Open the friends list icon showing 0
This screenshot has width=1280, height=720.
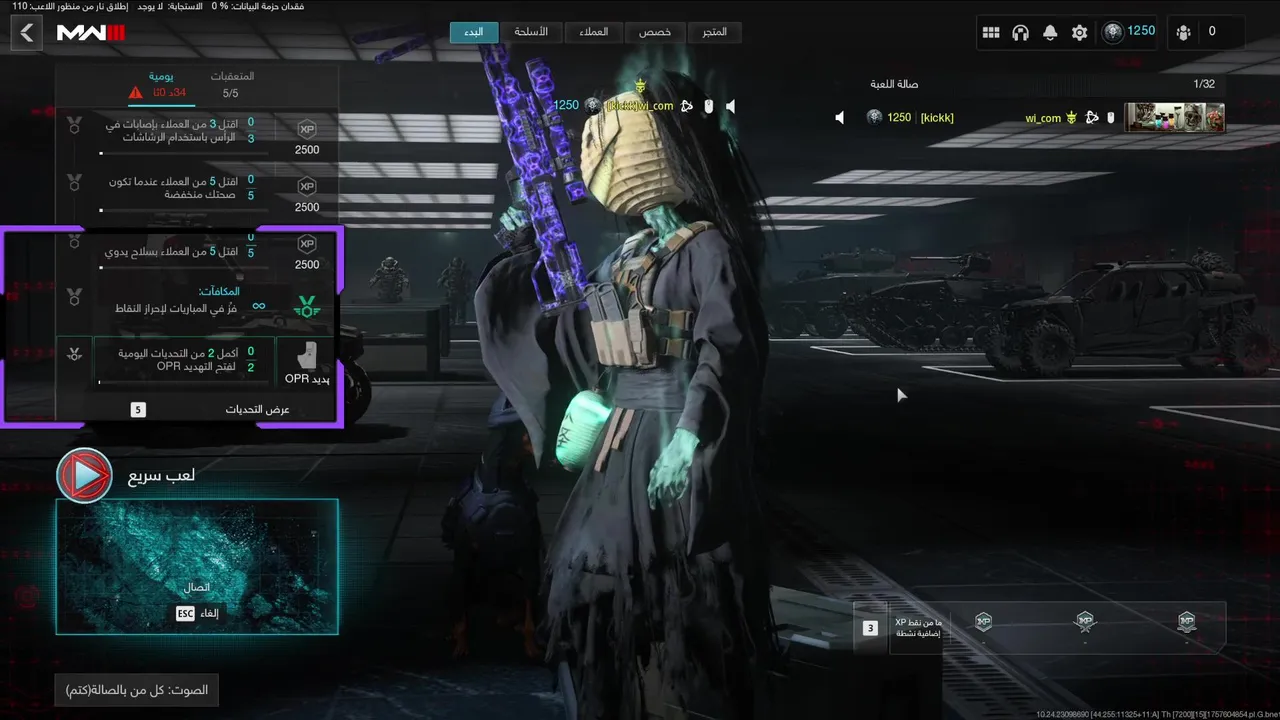(1197, 32)
